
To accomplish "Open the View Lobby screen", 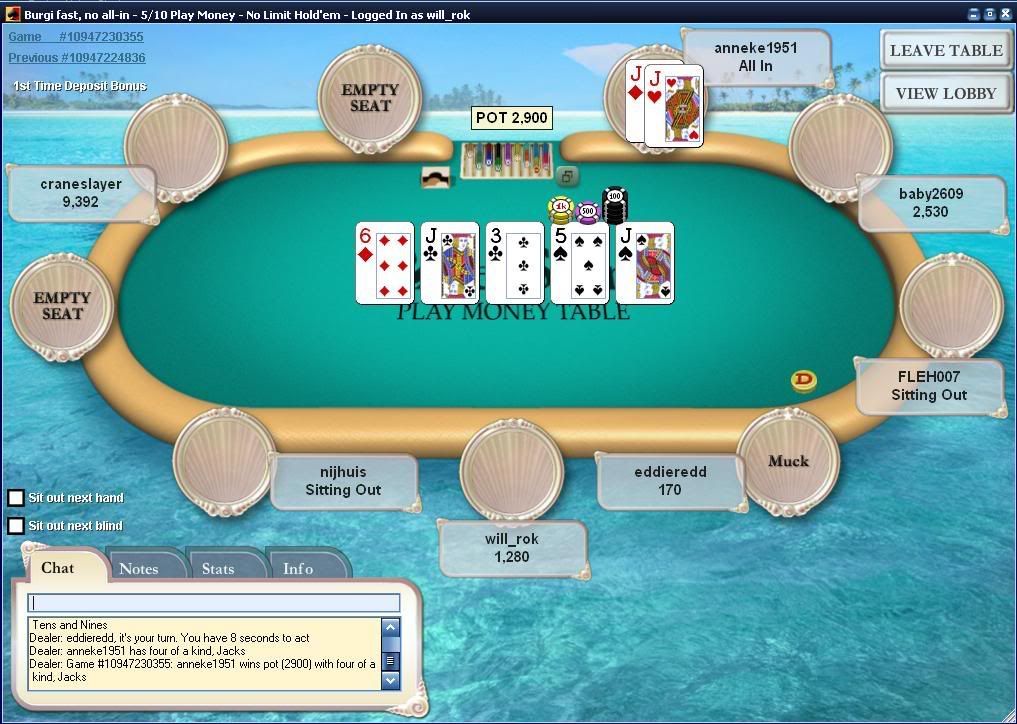I will tap(945, 93).
